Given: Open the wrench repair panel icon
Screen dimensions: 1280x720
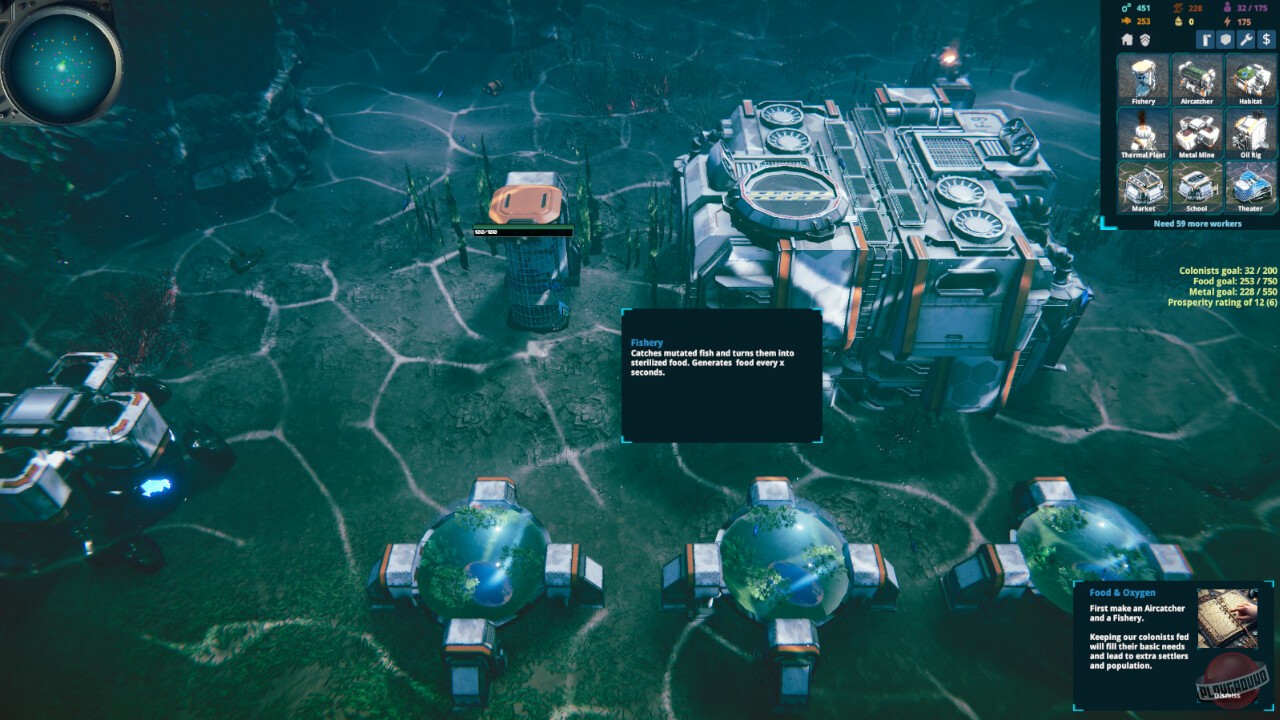Looking at the screenshot, I should pyautogui.click(x=1245, y=39).
